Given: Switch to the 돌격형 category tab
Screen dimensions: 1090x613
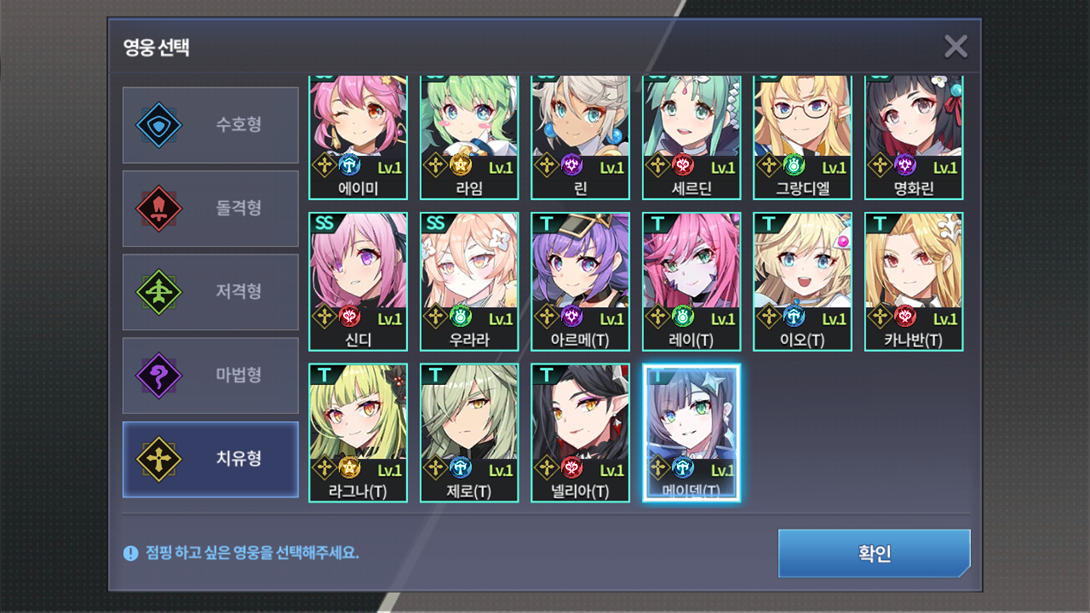Looking at the screenshot, I should (x=211, y=208).
